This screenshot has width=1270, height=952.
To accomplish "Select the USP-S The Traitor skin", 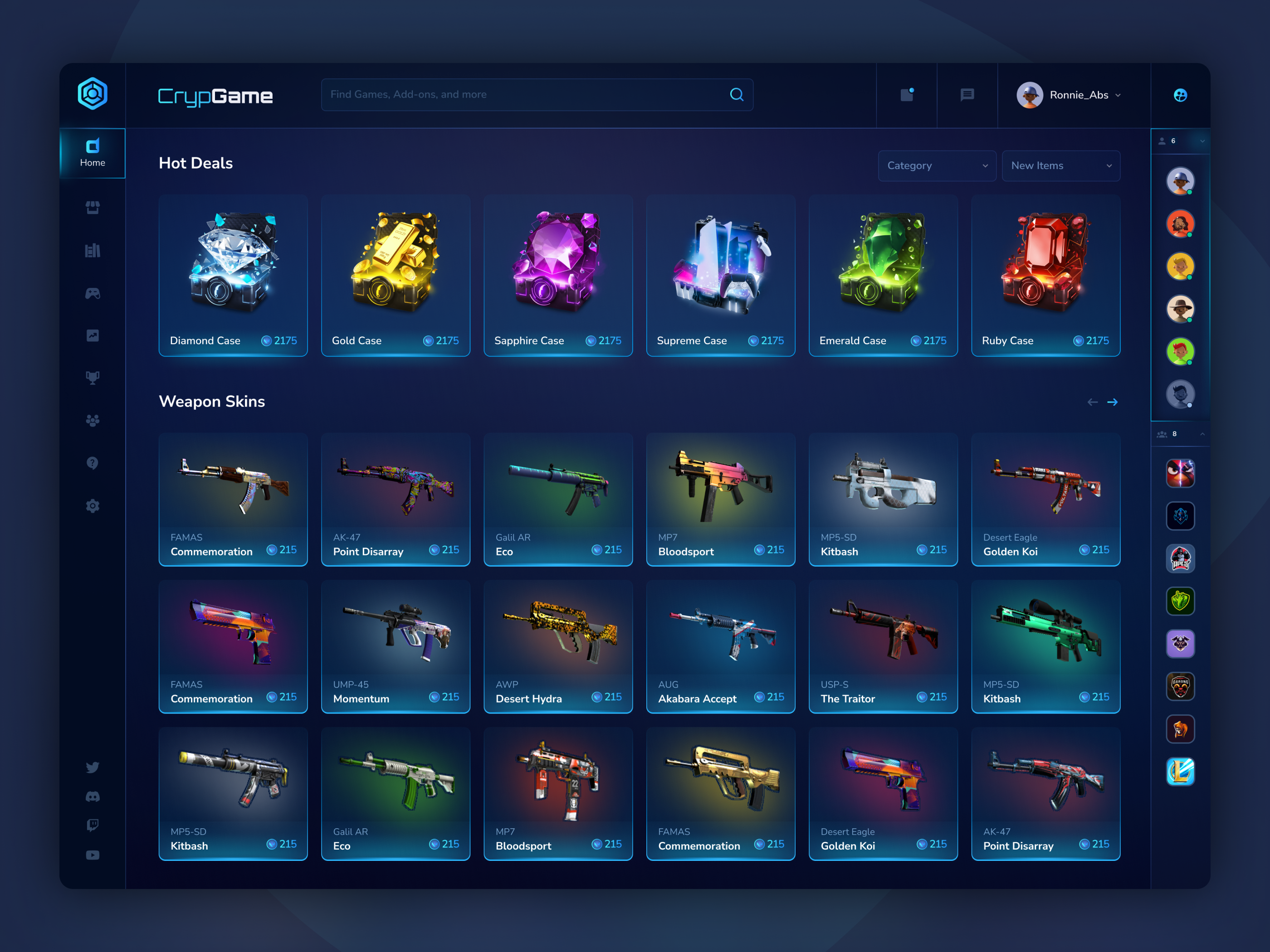I will coord(883,646).
